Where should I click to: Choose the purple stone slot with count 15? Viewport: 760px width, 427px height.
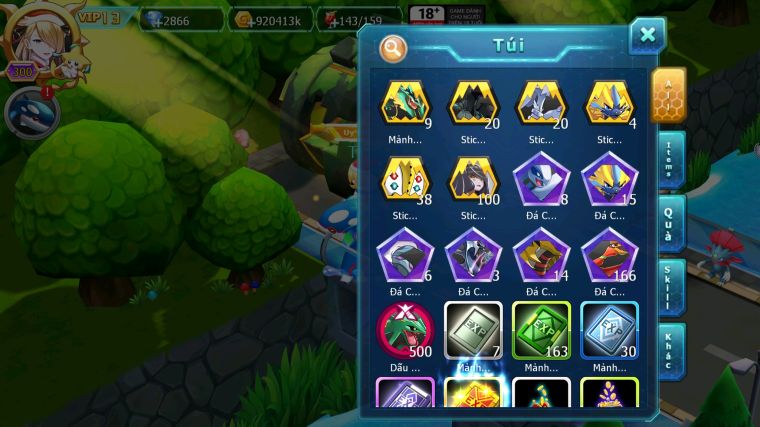pyautogui.click(x=609, y=180)
